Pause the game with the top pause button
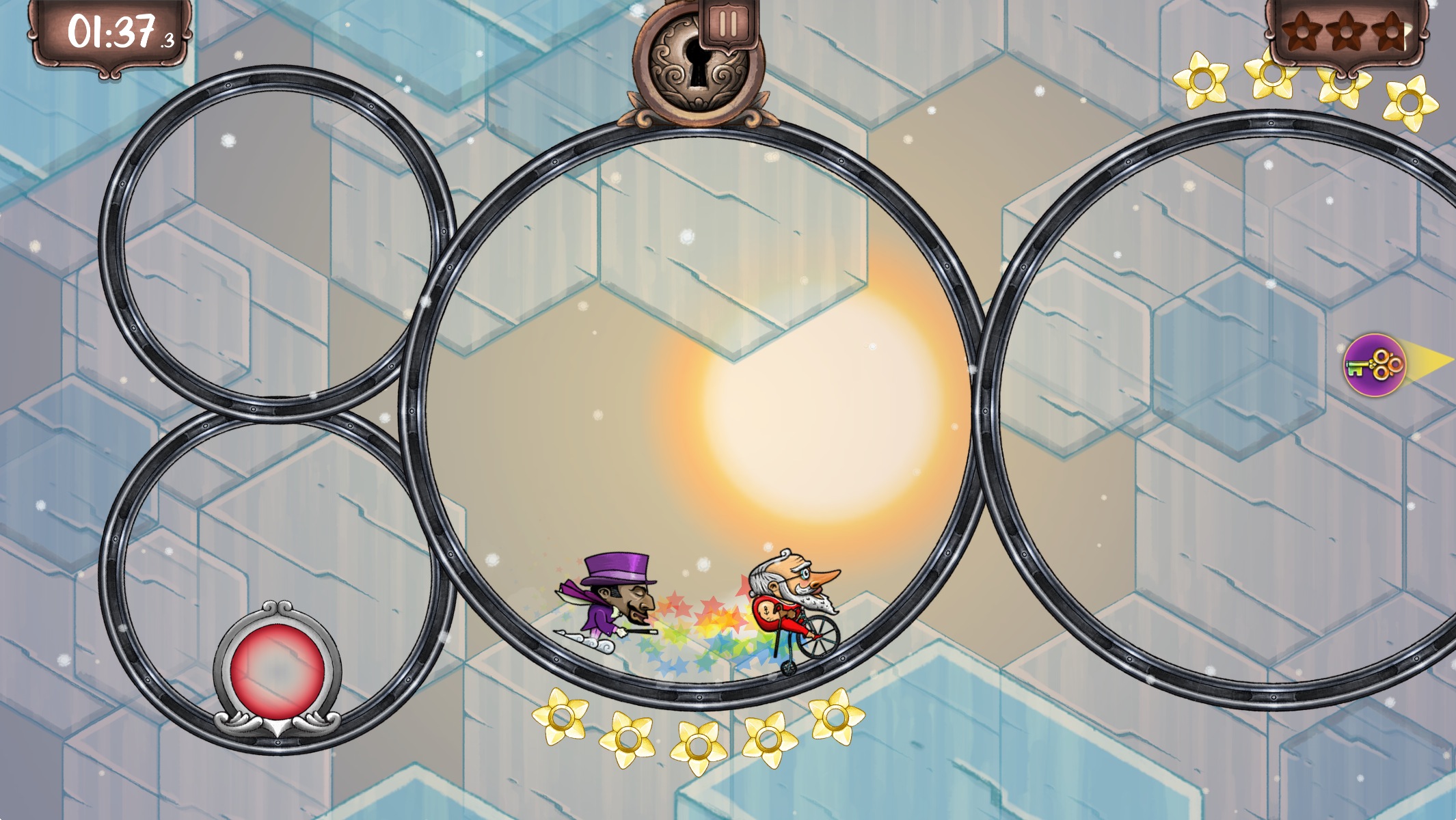This screenshot has width=1456, height=820. click(x=728, y=25)
